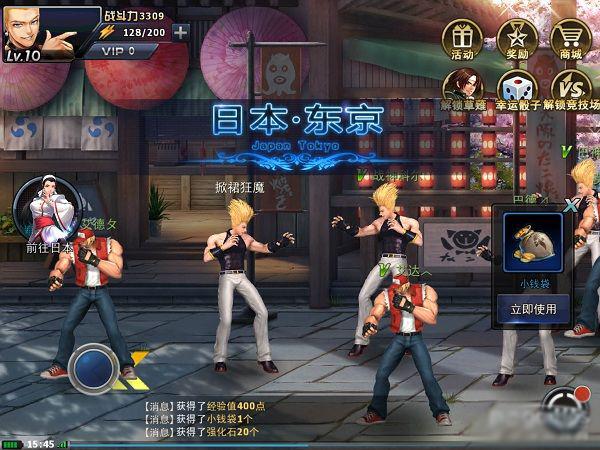Open the 奖励 rewards star icon
600x450 pixels.
tap(516, 36)
